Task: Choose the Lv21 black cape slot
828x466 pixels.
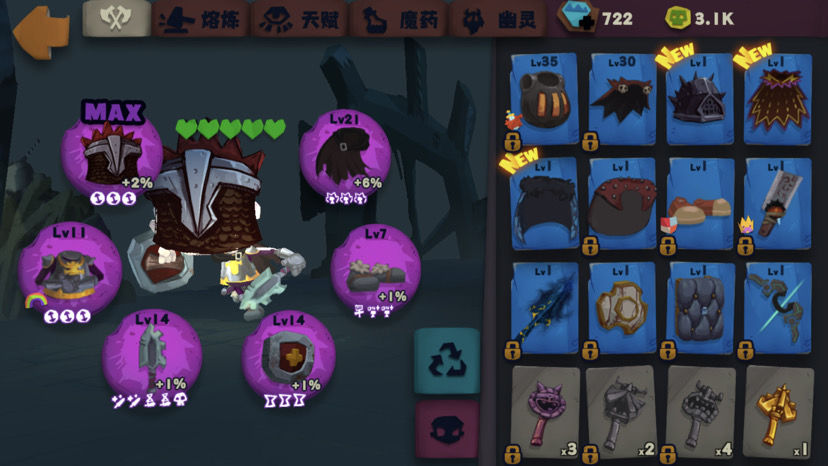Action: click(345, 160)
